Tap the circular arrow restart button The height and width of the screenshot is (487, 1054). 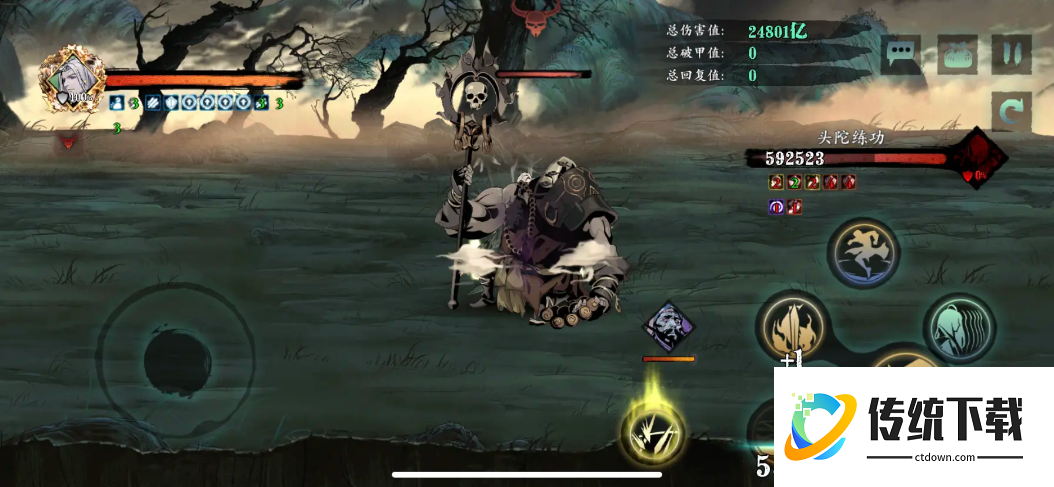1011,112
